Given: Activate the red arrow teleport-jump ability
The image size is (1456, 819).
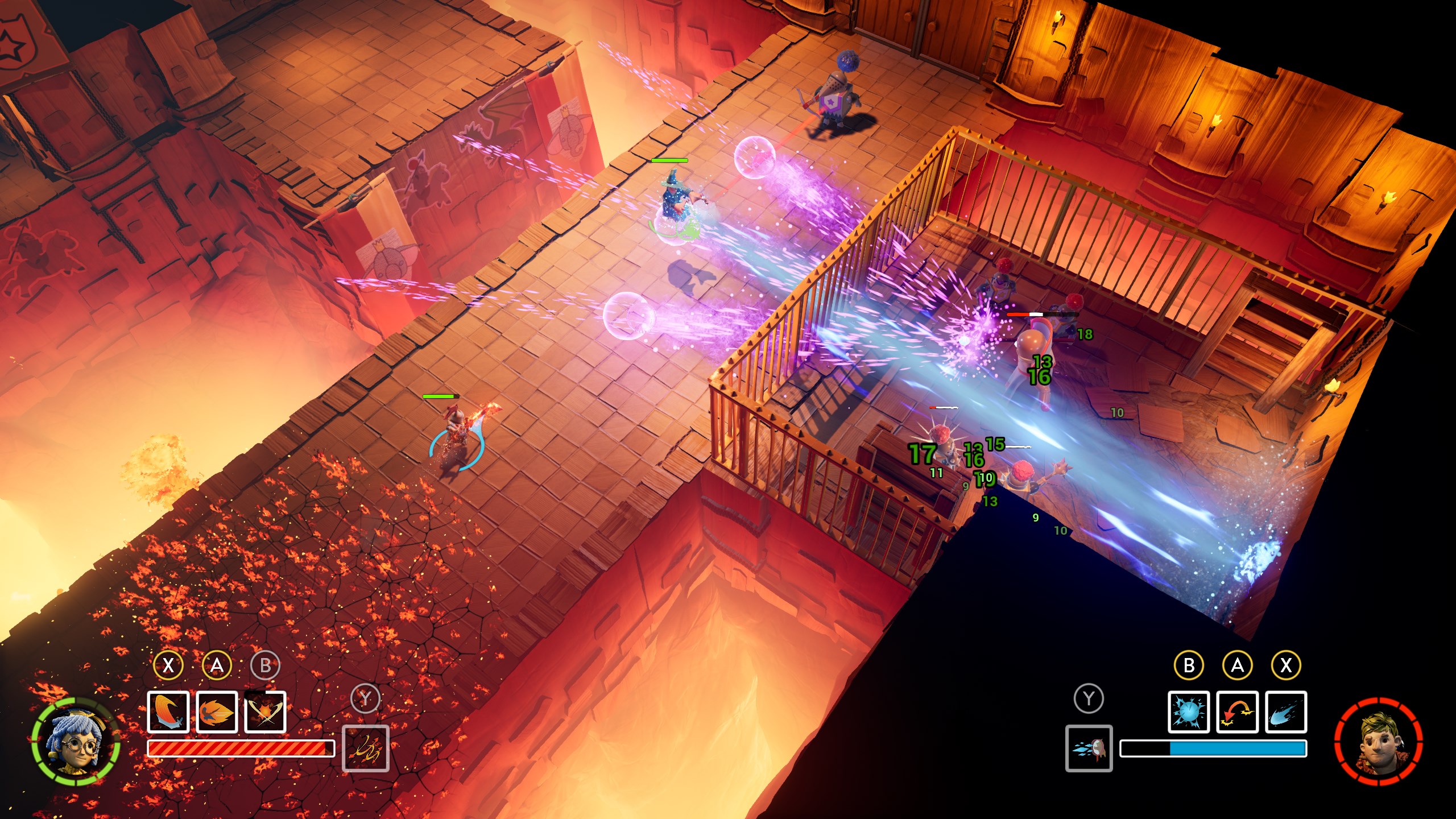Looking at the screenshot, I should (x=1237, y=712).
